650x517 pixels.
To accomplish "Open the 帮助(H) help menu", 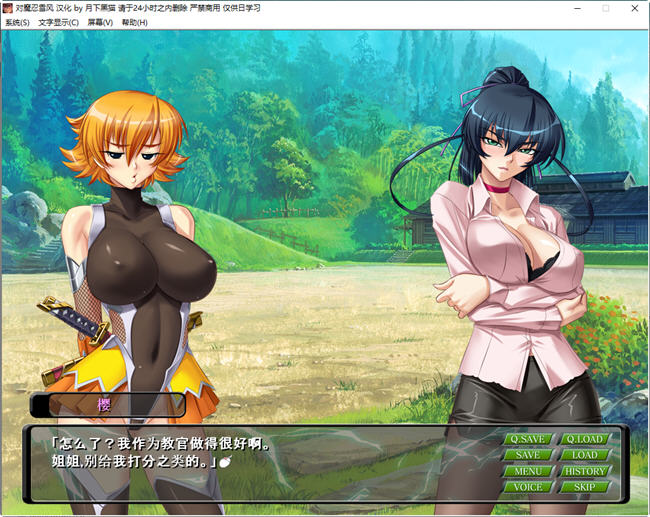I will click(x=134, y=22).
